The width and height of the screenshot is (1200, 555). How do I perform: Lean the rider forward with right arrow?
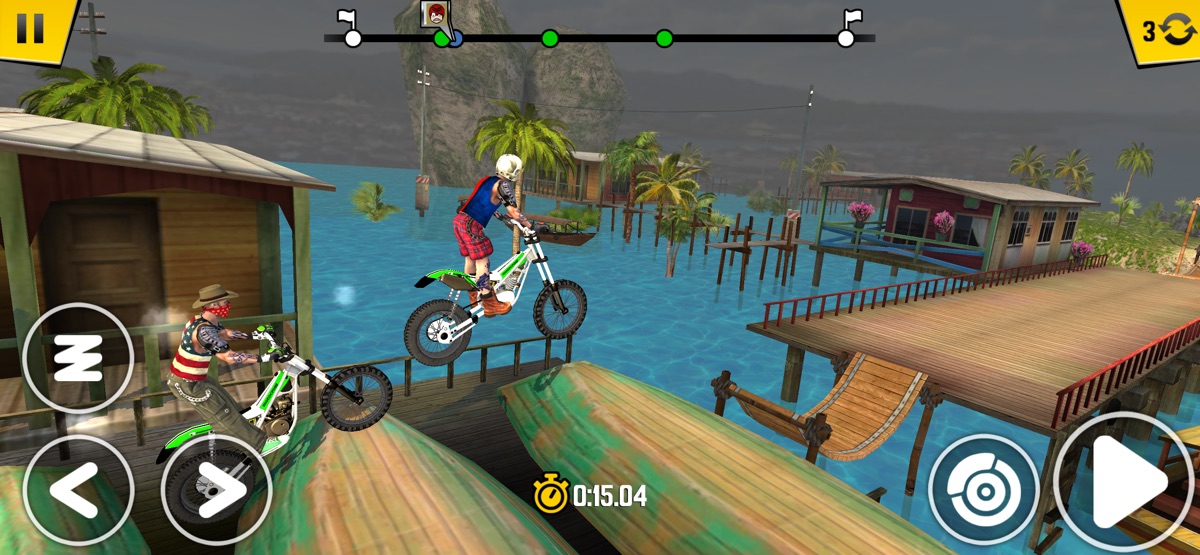pyautogui.click(x=216, y=489)
